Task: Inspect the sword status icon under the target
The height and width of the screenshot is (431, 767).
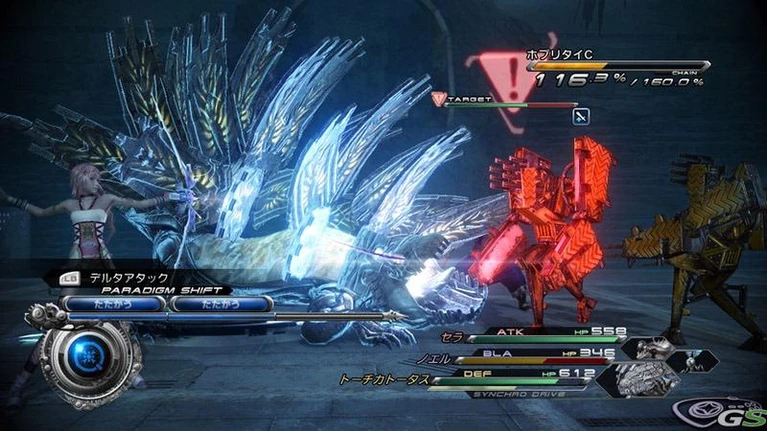Action: point(581,116)
